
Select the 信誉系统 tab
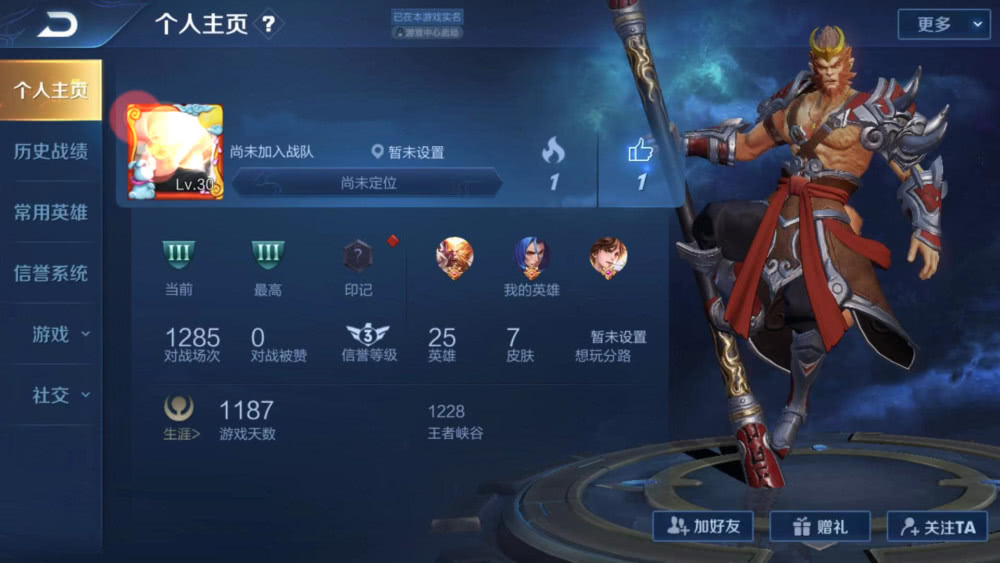pos(50,273)
